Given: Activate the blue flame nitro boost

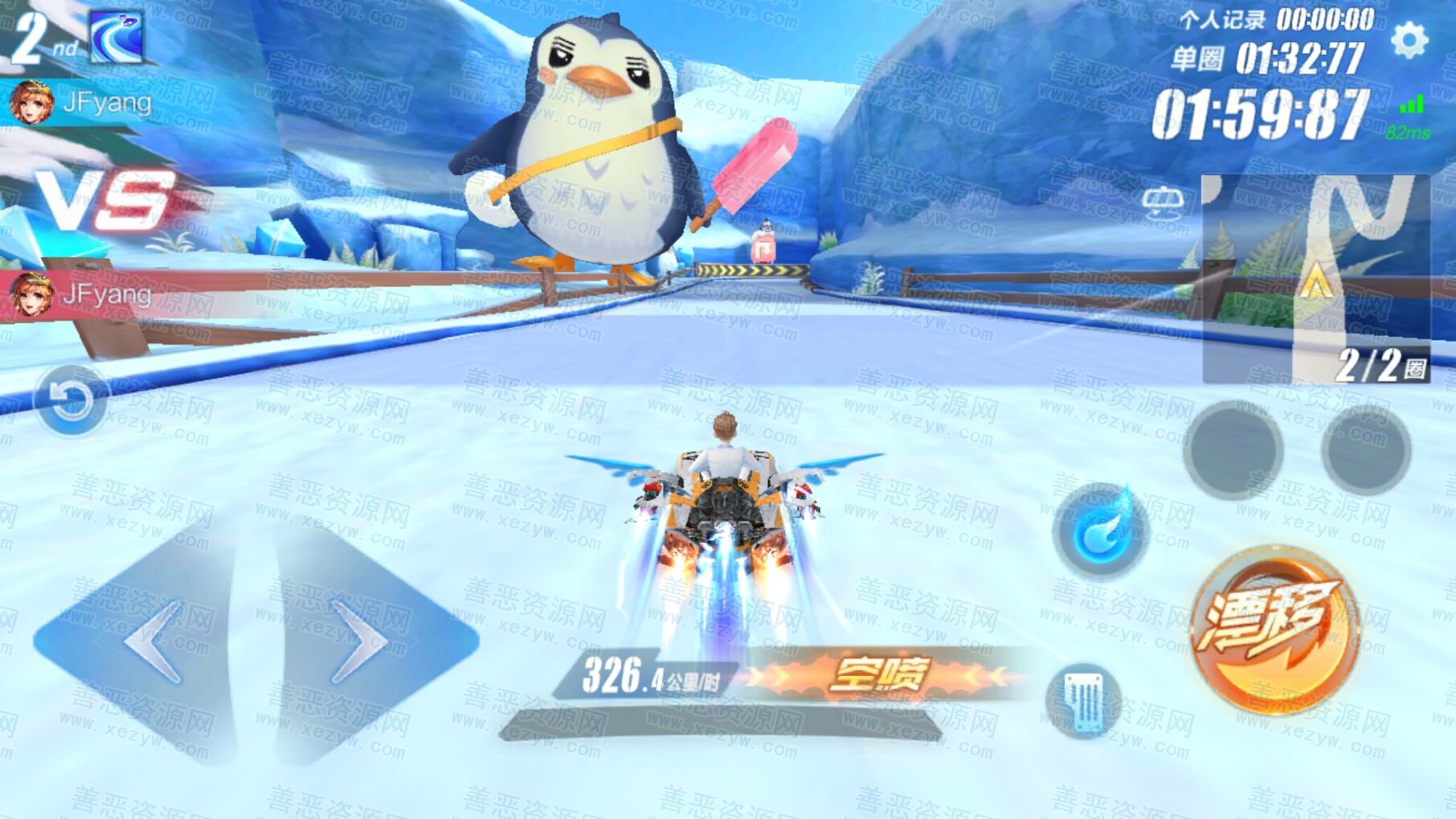Looking at the screenshot, I should click(1100, 531).
